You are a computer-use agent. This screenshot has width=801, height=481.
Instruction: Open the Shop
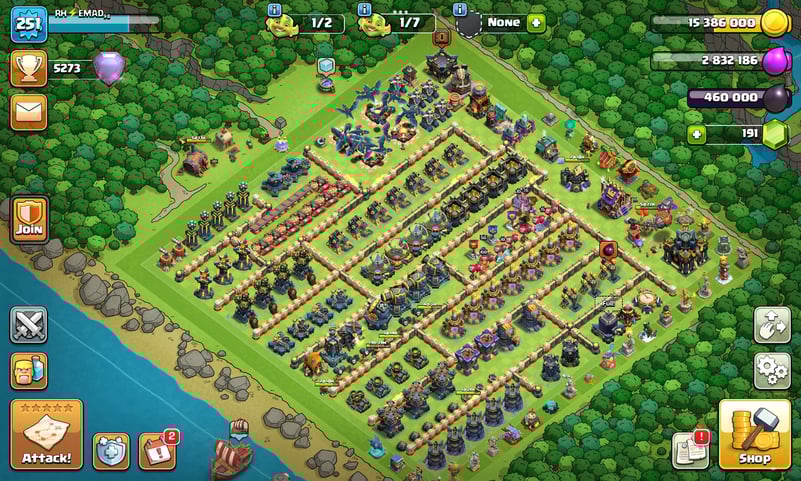[x=755, y=435]
